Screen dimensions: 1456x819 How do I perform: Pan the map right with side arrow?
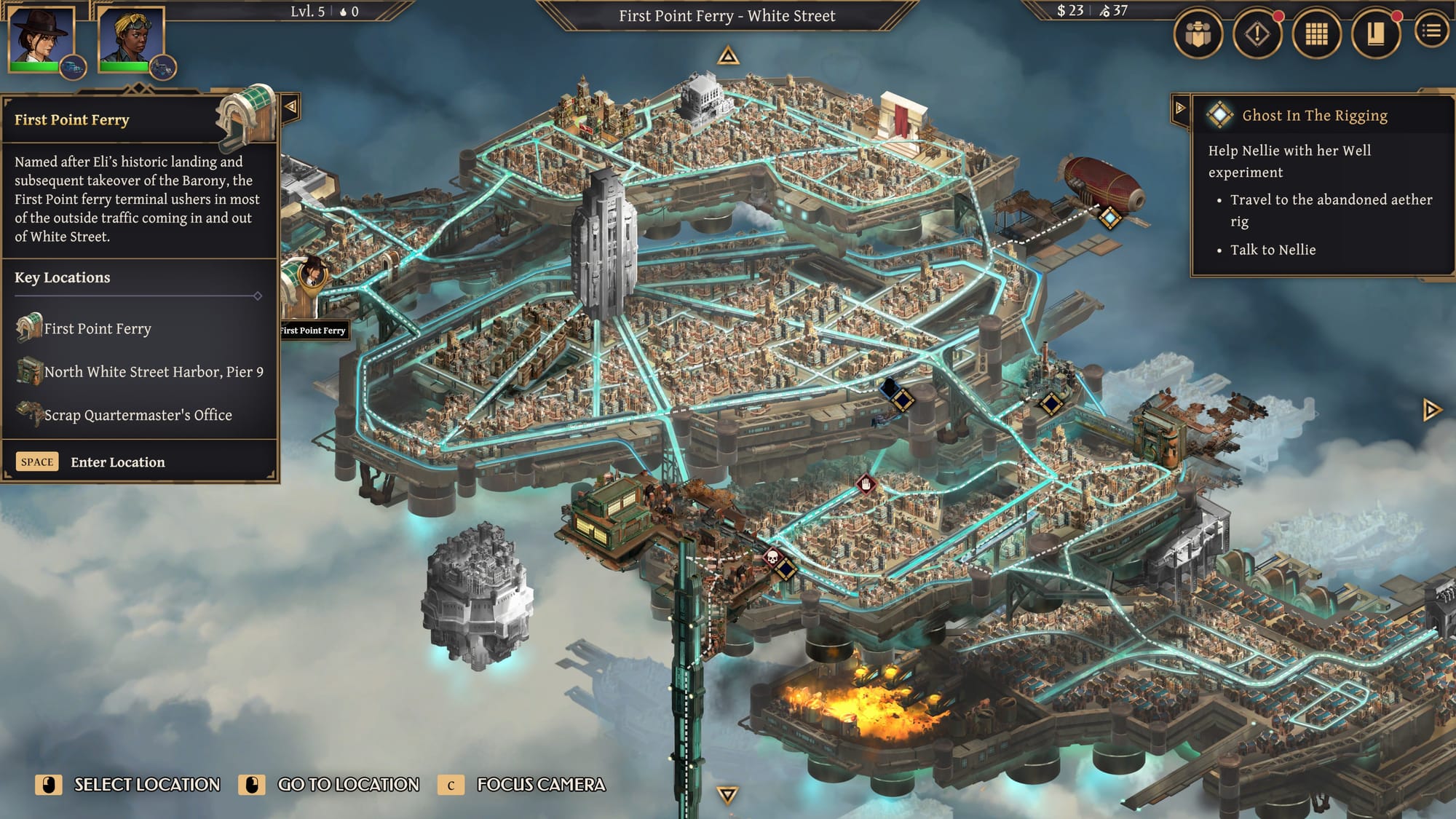tap(1431, 410)
